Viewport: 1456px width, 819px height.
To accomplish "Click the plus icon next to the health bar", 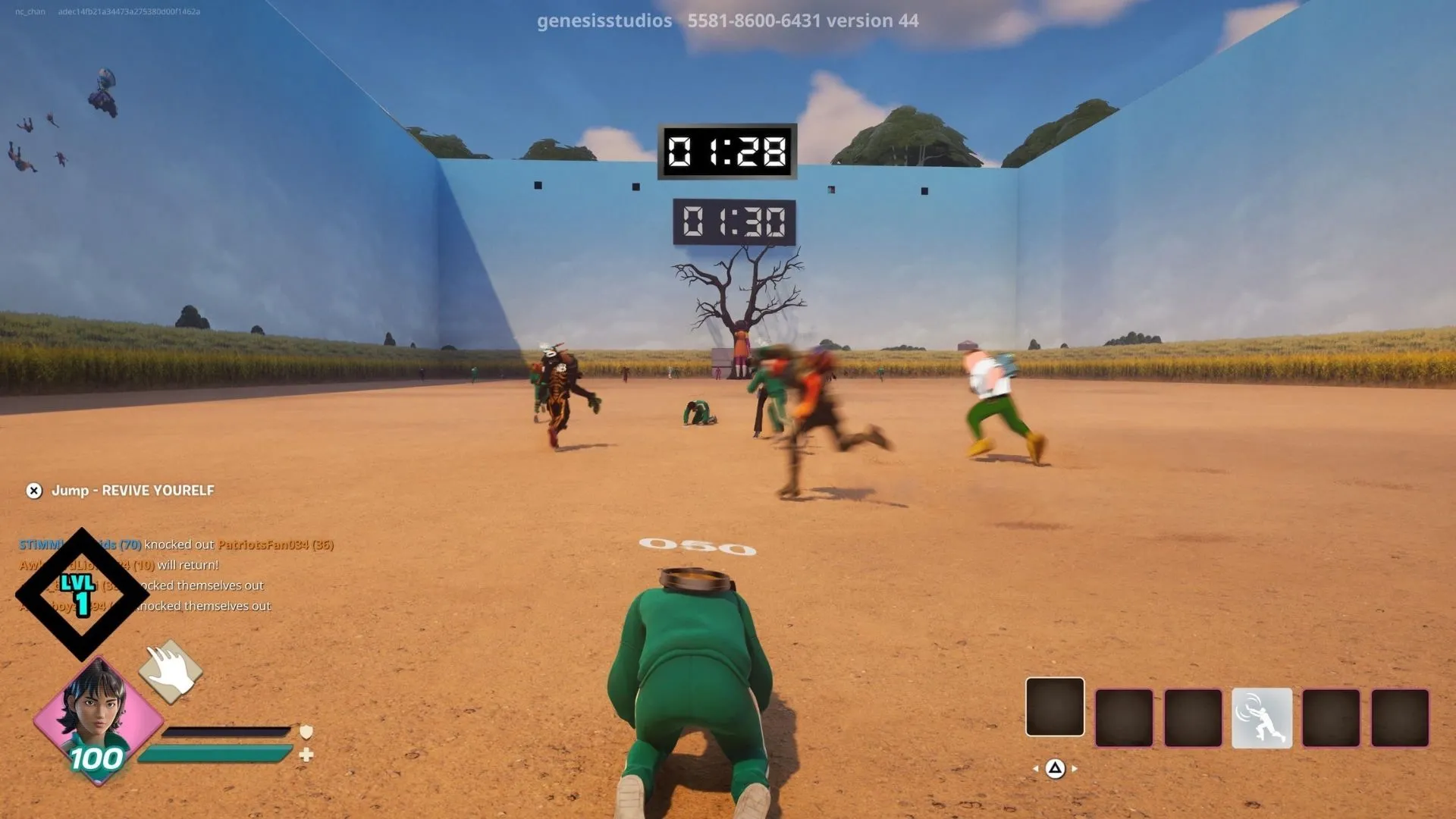I will [306, 754].
